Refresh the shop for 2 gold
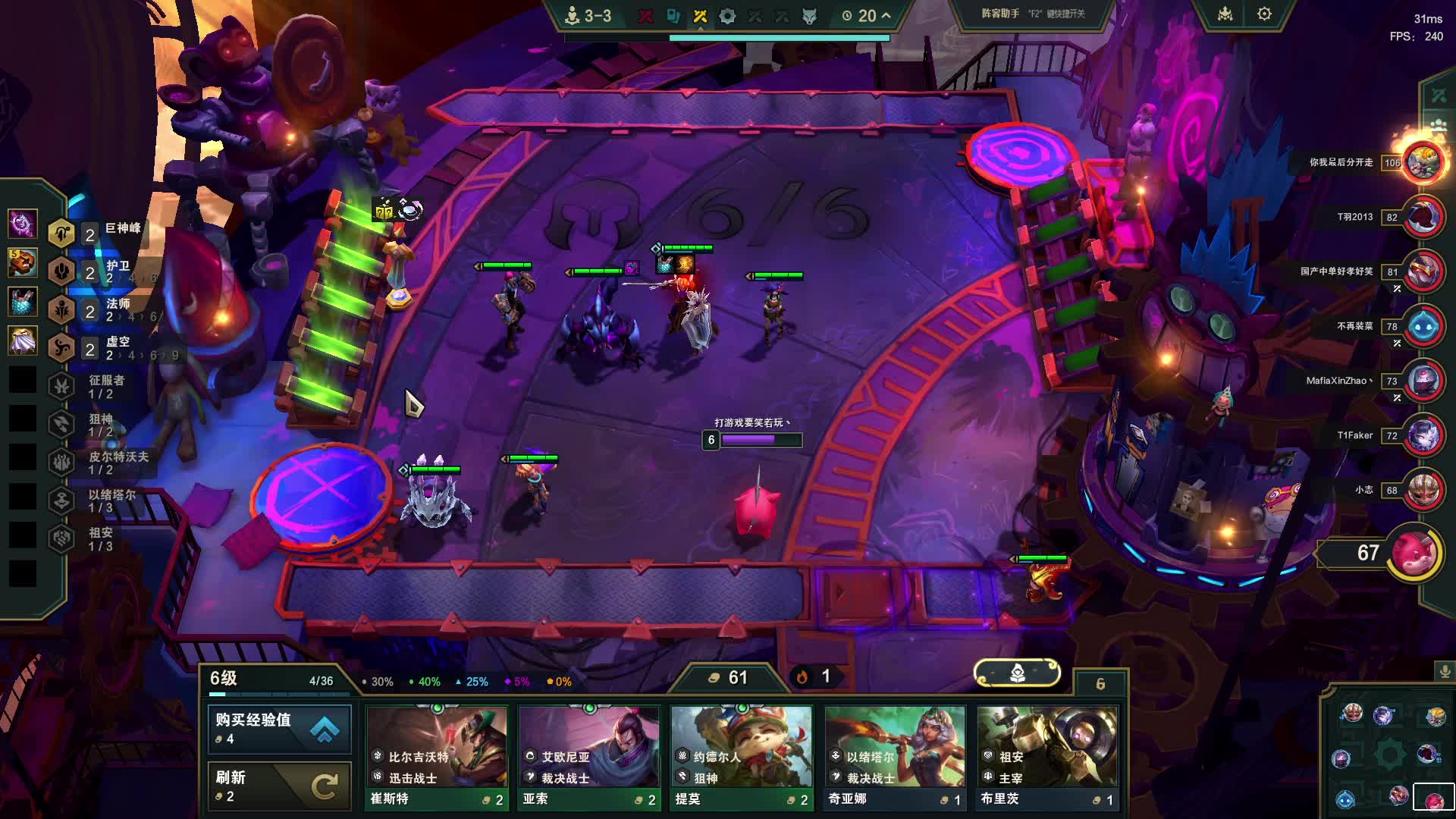The width and height of the screenshot is (1456, 819). pos(279,786)
